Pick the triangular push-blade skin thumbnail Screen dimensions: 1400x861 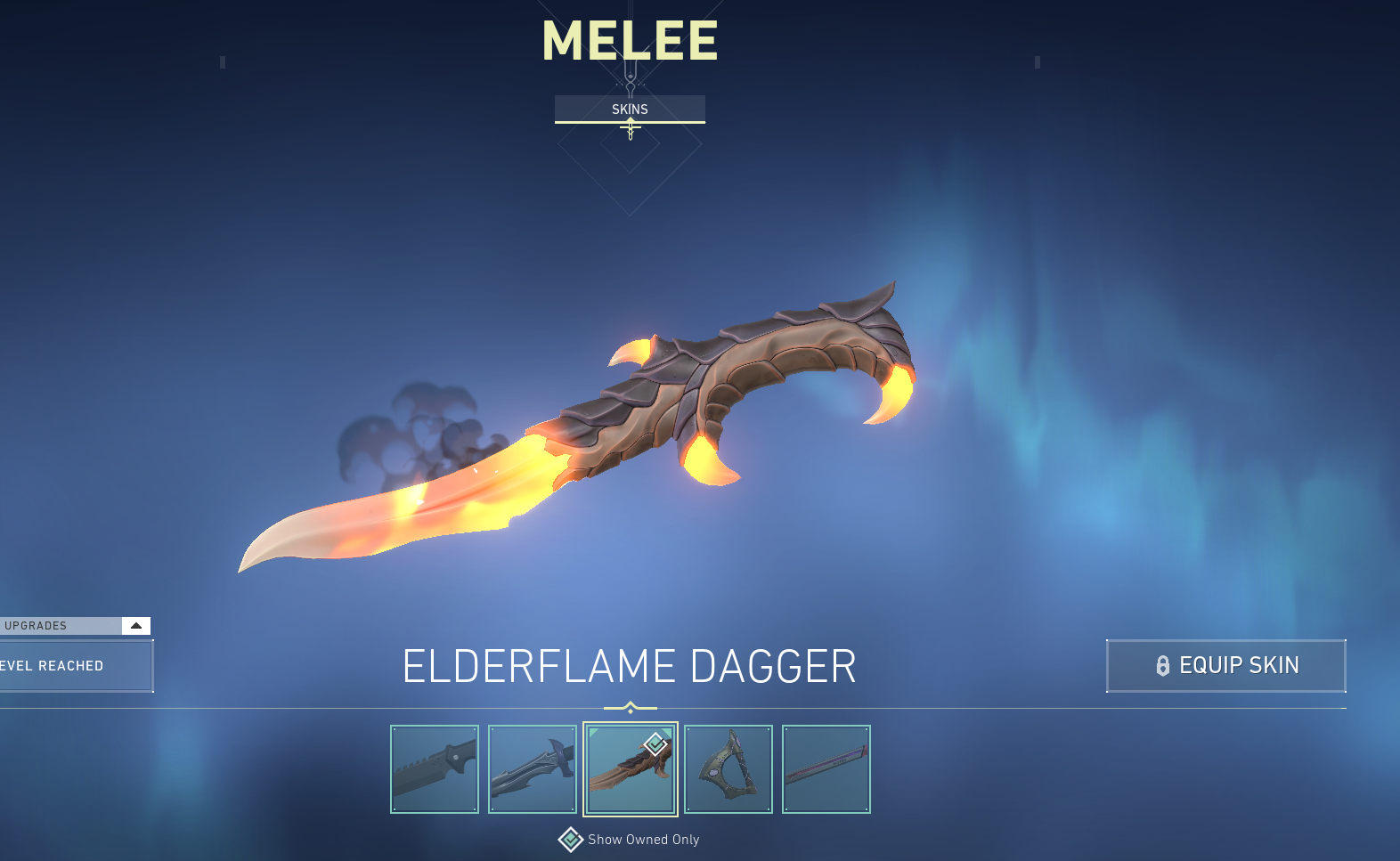point(728,769)
